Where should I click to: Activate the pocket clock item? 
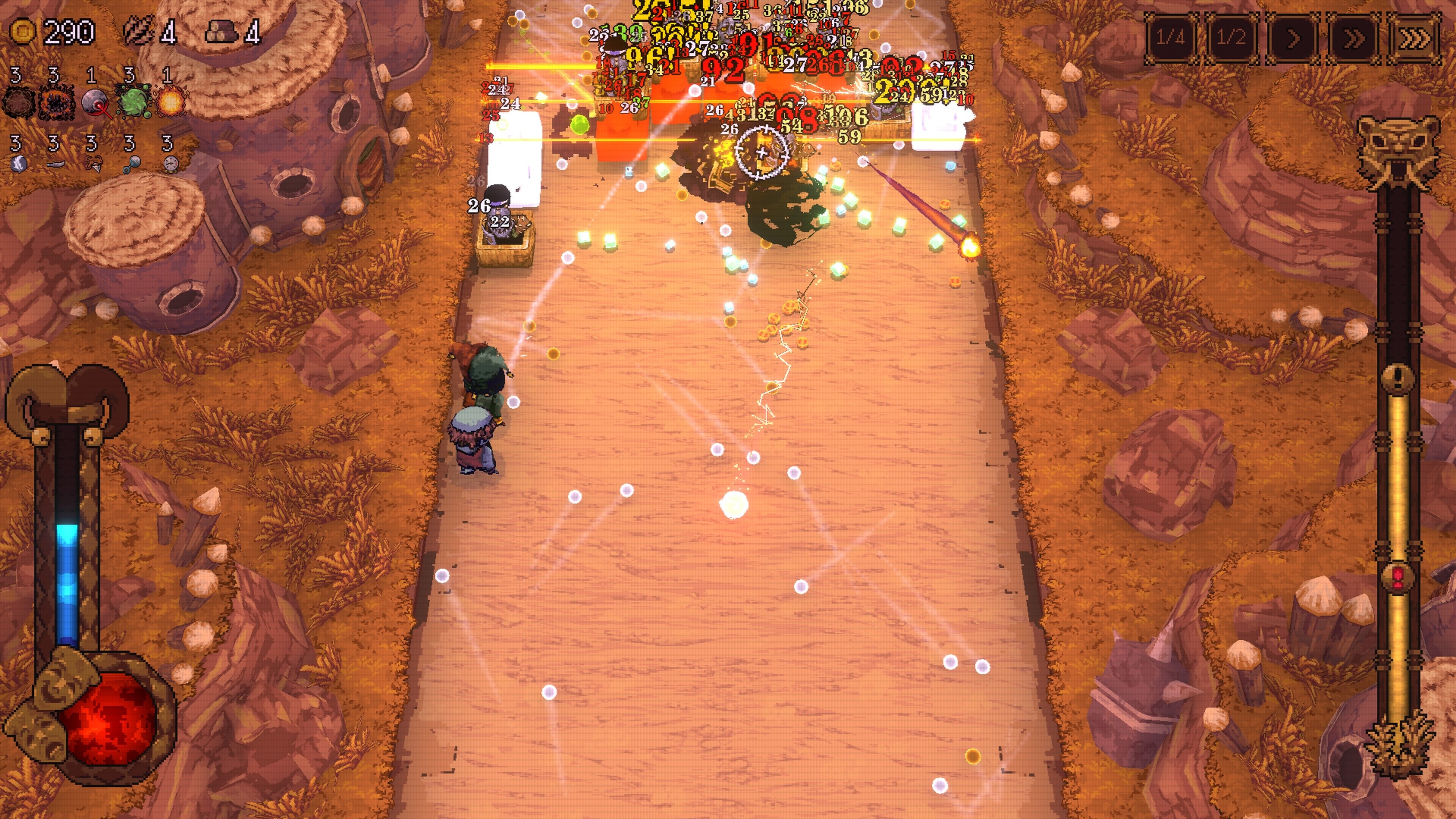click(174, 165)
